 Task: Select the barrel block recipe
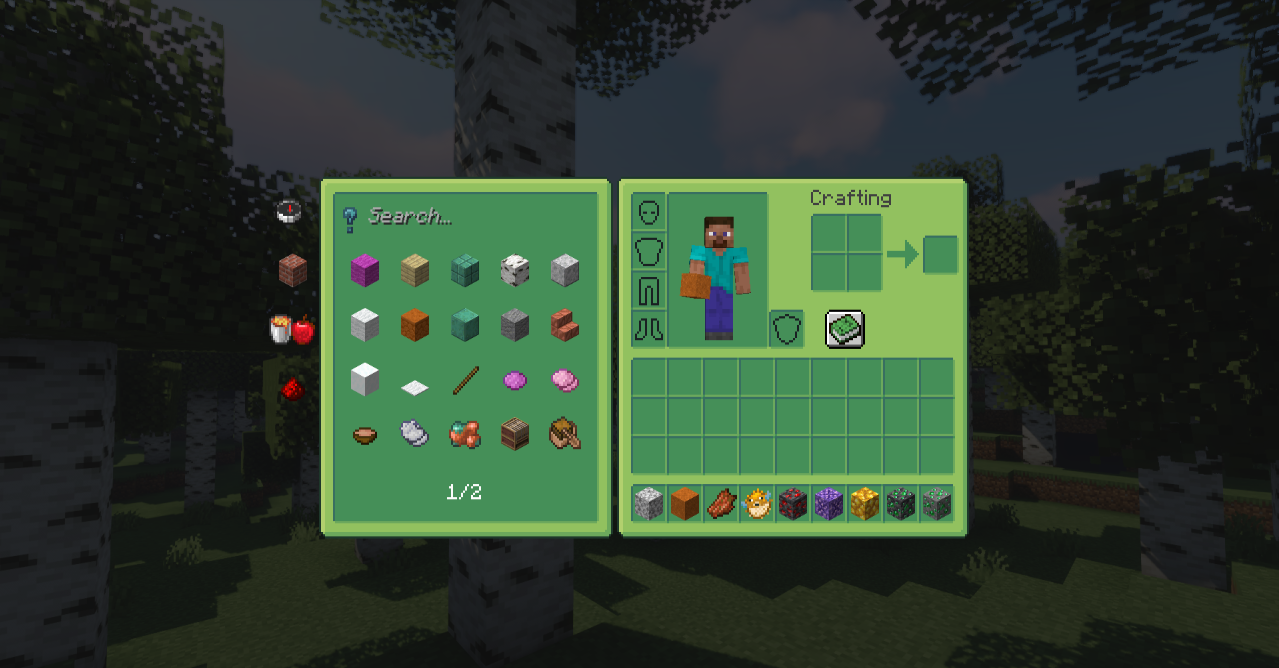click(x=515, y=434)
